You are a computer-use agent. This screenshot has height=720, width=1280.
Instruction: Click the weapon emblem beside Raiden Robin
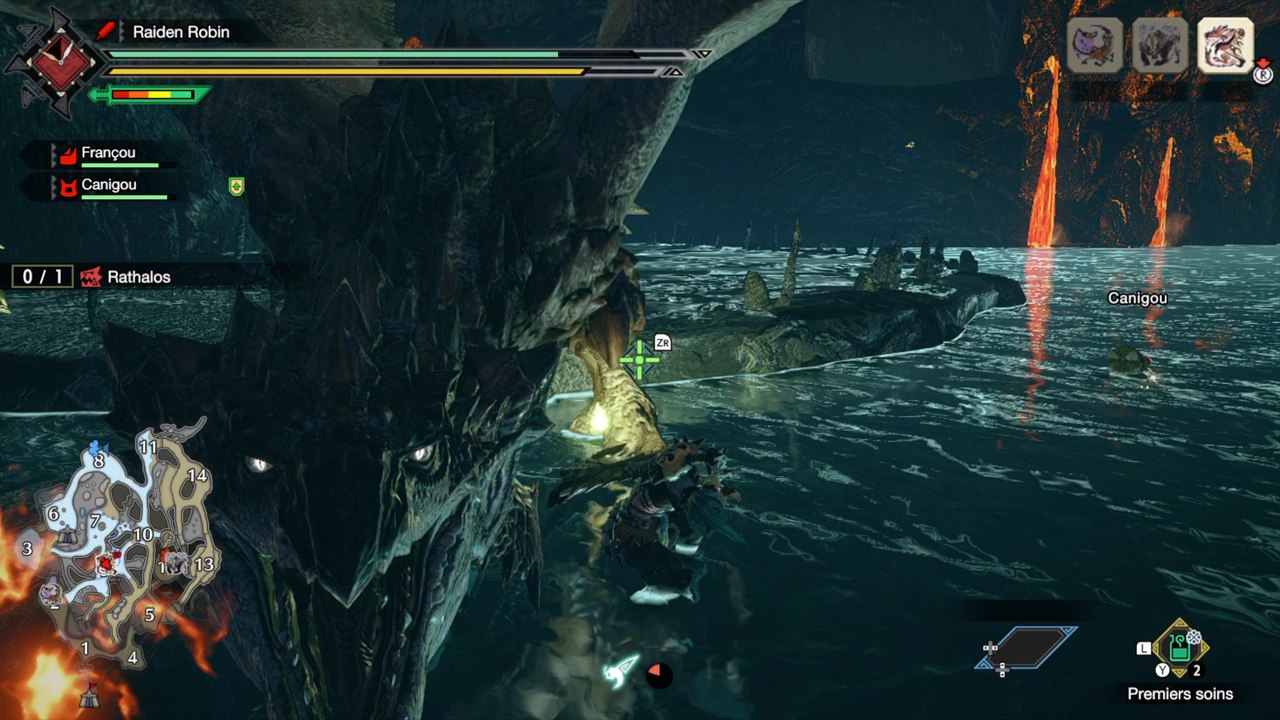tap(50, 62)
